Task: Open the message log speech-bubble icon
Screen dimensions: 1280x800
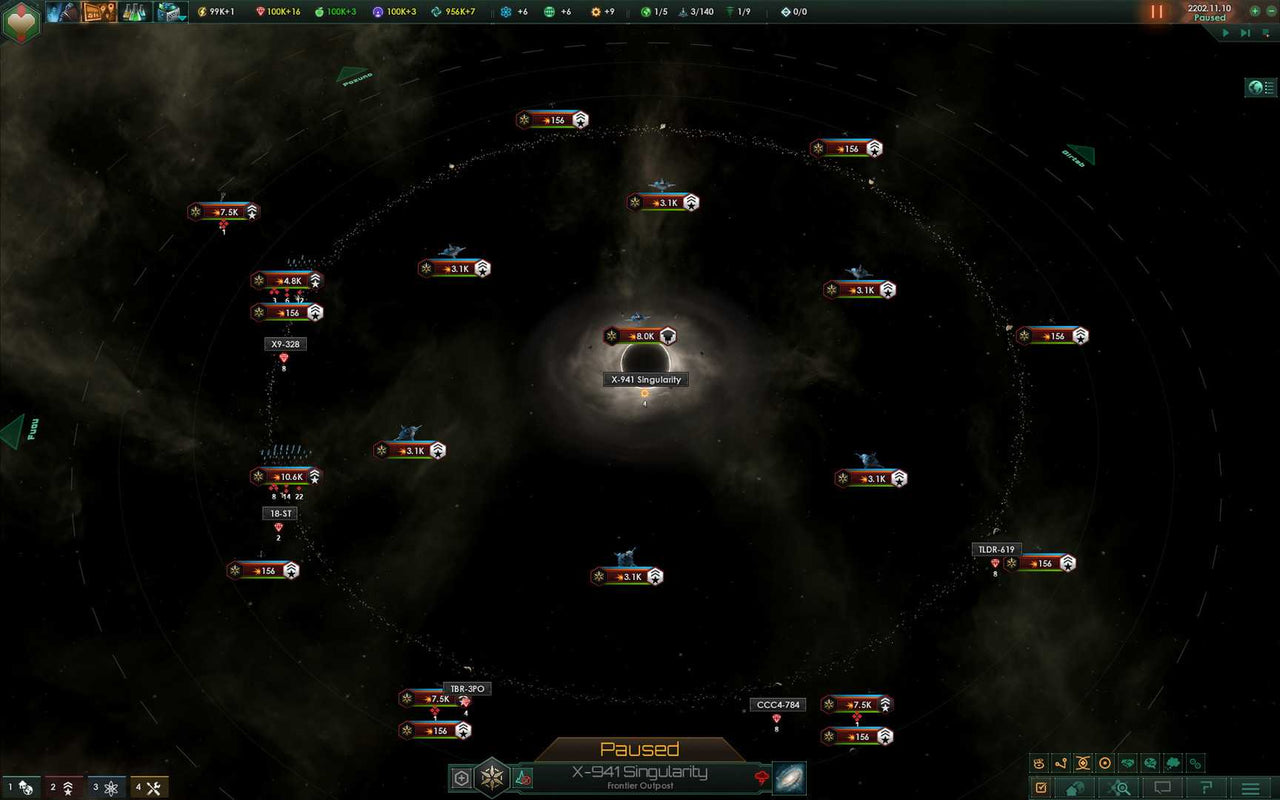Action: 1161,788
